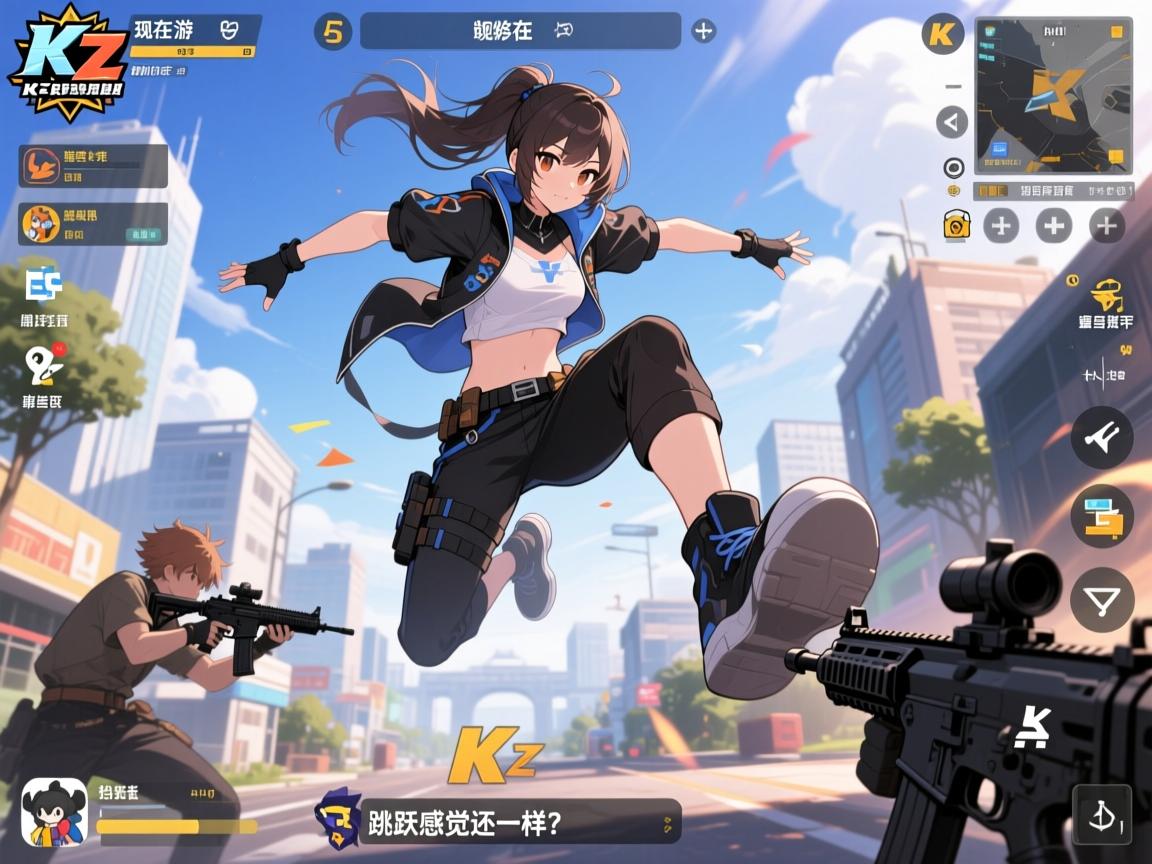1152x864 pixels.
Task: Select the teammate row with the orange bird icon
Action: pos(94,166)
